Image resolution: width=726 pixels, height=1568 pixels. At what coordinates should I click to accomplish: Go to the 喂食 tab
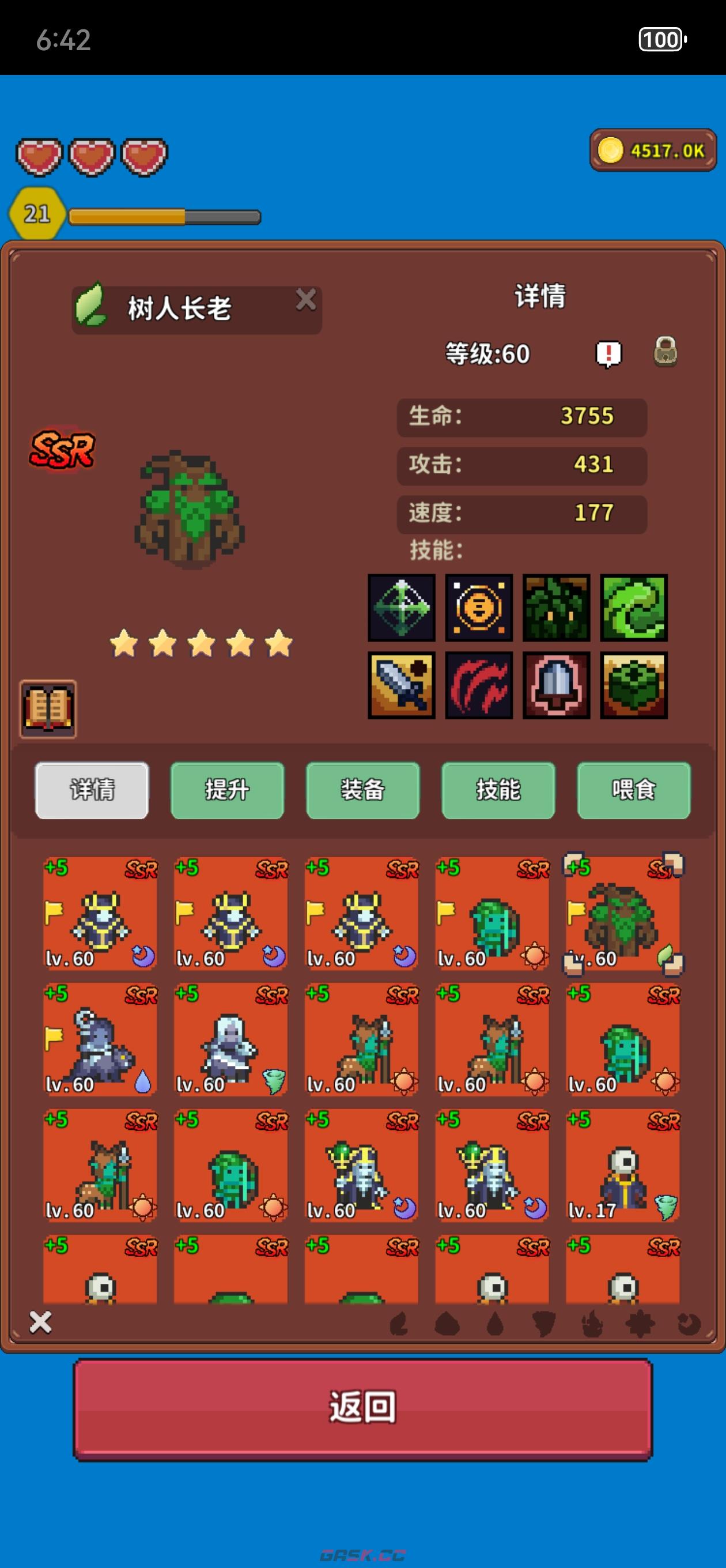pos(633,790)
